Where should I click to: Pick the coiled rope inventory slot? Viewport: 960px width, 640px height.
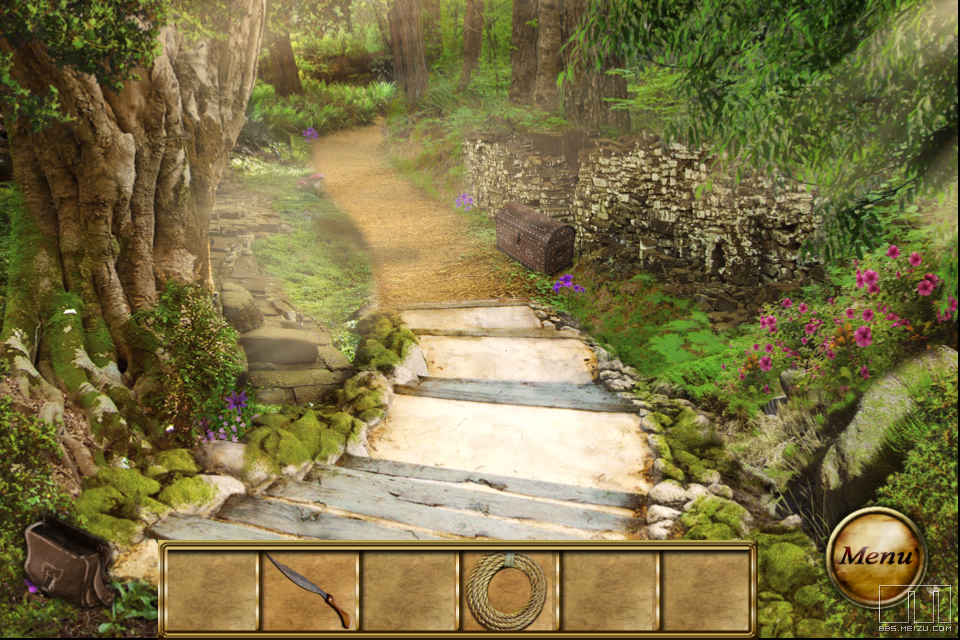507,590
